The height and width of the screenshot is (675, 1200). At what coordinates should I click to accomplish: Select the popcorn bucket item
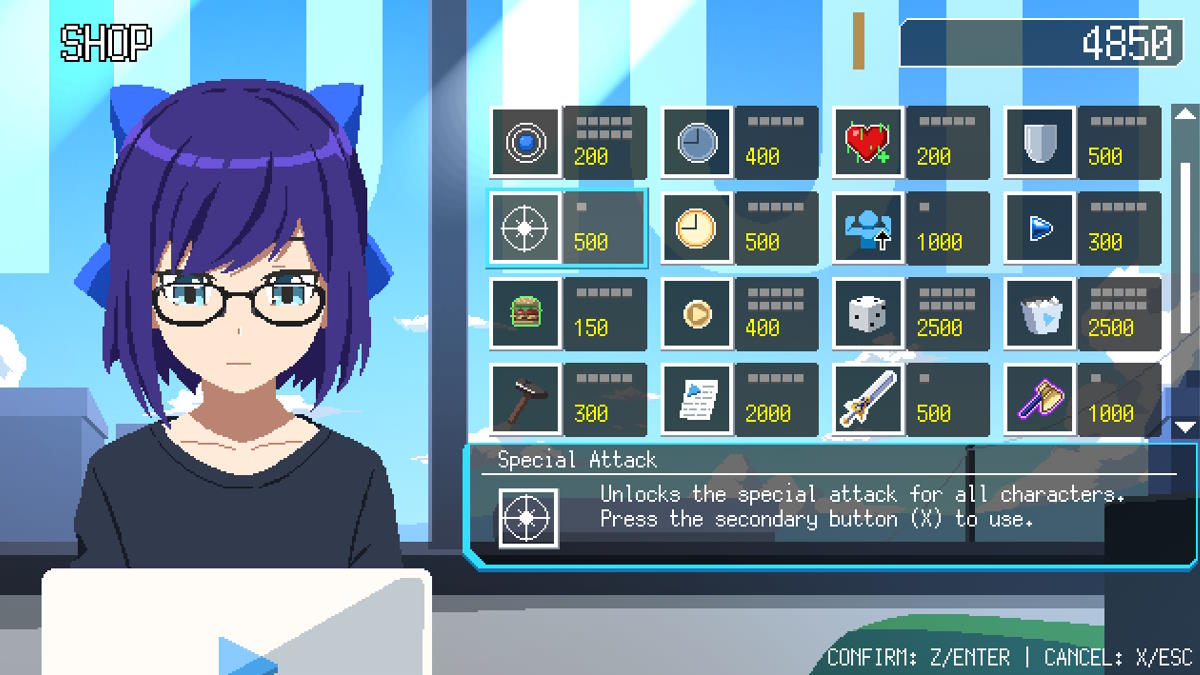[x=1039, y=314]
